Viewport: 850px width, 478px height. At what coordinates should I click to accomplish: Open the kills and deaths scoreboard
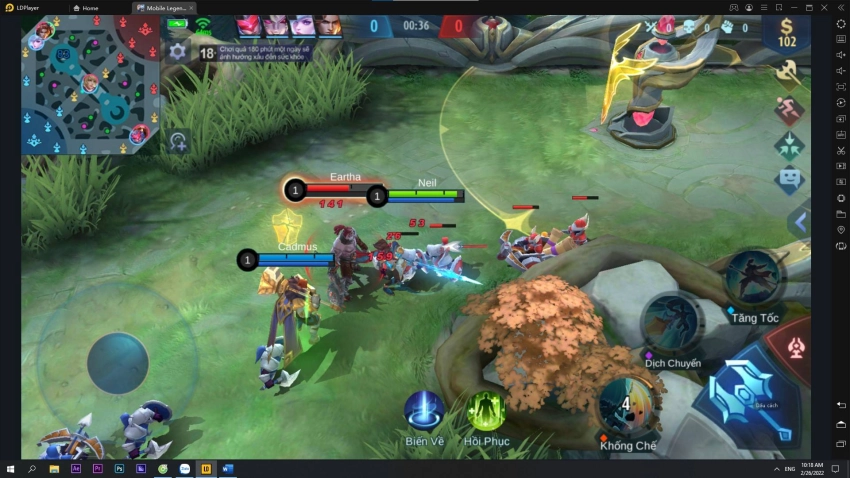pyautogui.click(x=700, y=28)
